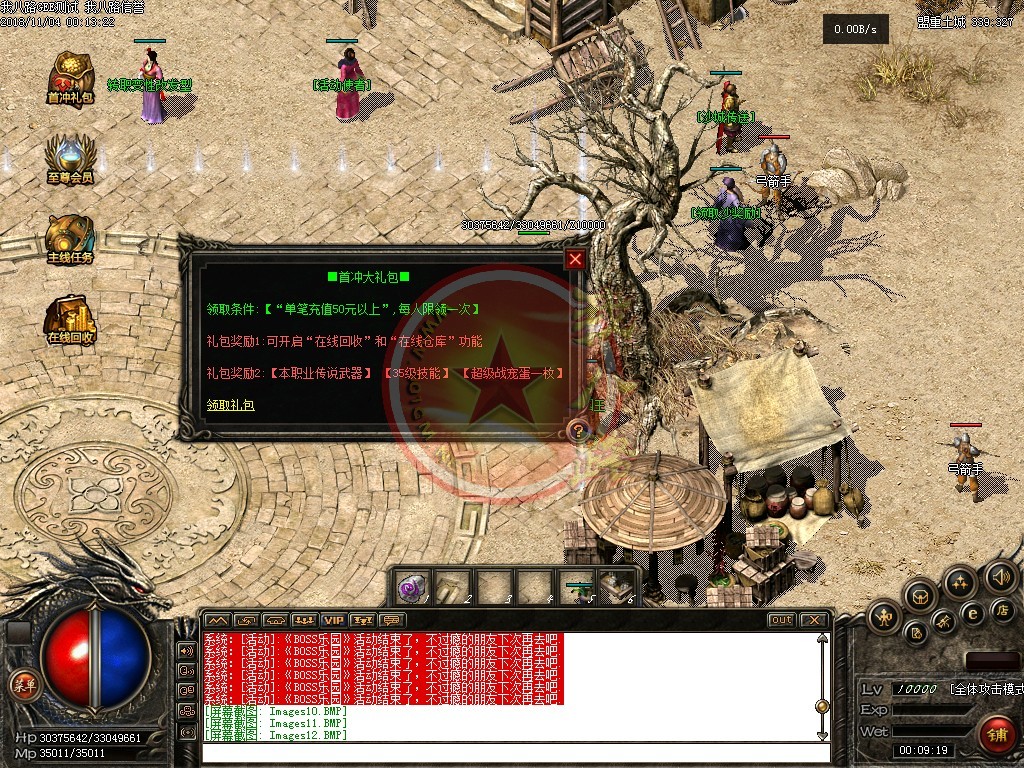Open the 主线任务 quest icon

69,238
